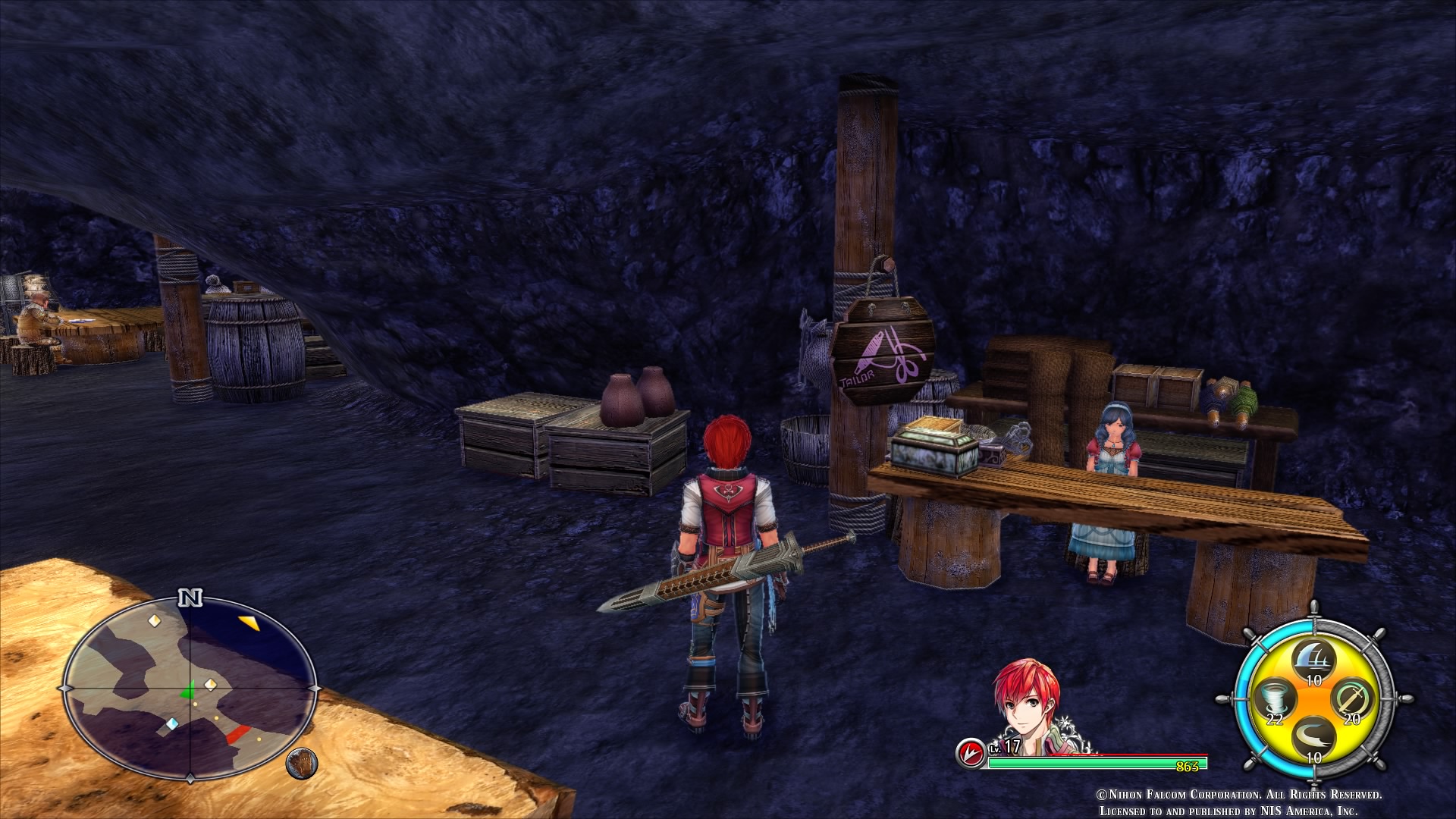Click the yellow triangle marker on the minimap
This screenshot has height=819, width=1456.
click(250, 623)
